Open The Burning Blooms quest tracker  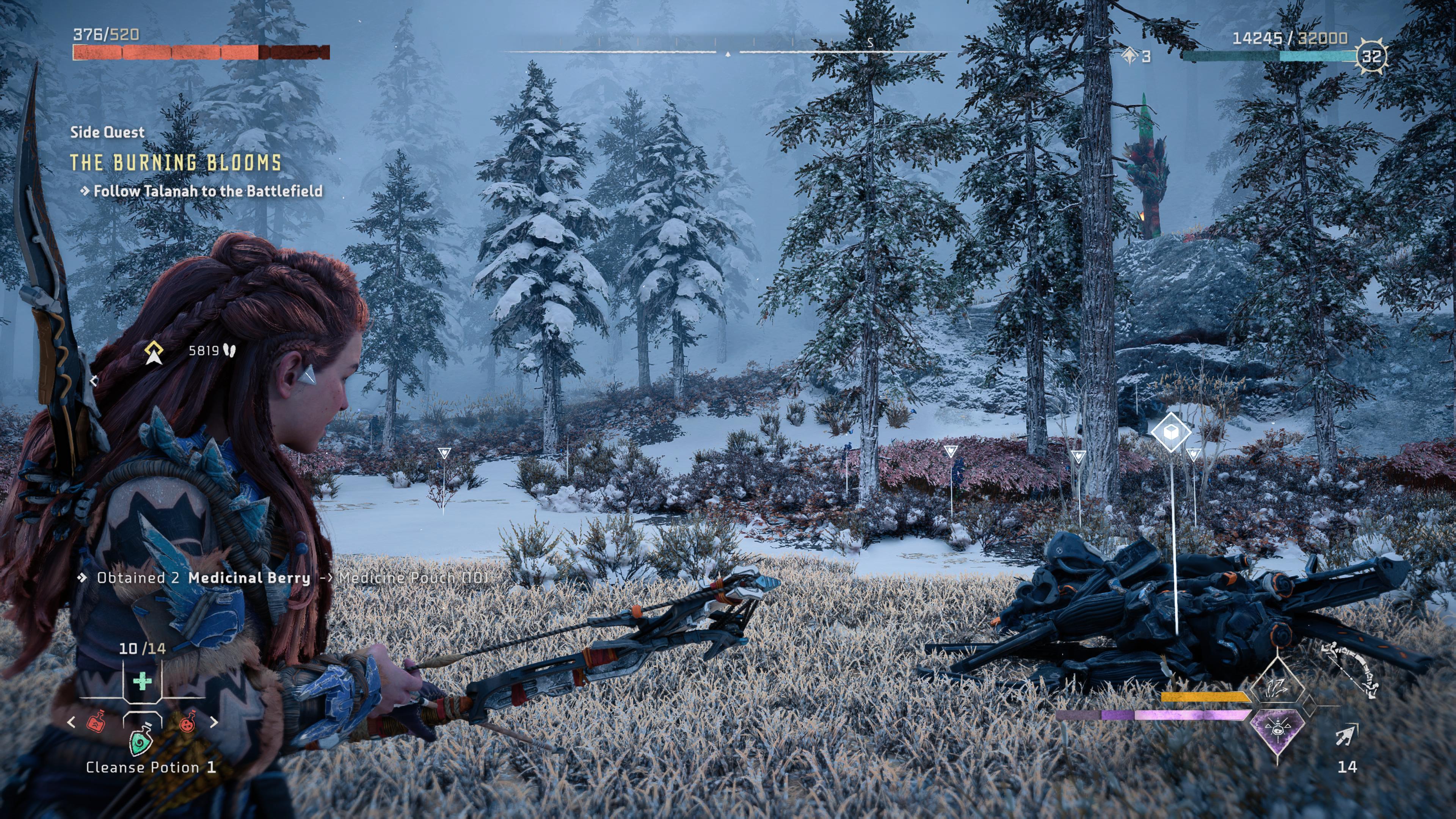click(176, 163)
